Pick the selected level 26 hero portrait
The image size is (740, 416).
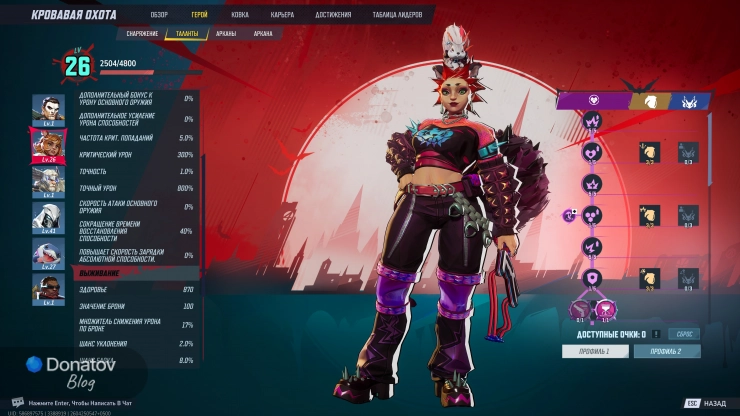point(48,145)
